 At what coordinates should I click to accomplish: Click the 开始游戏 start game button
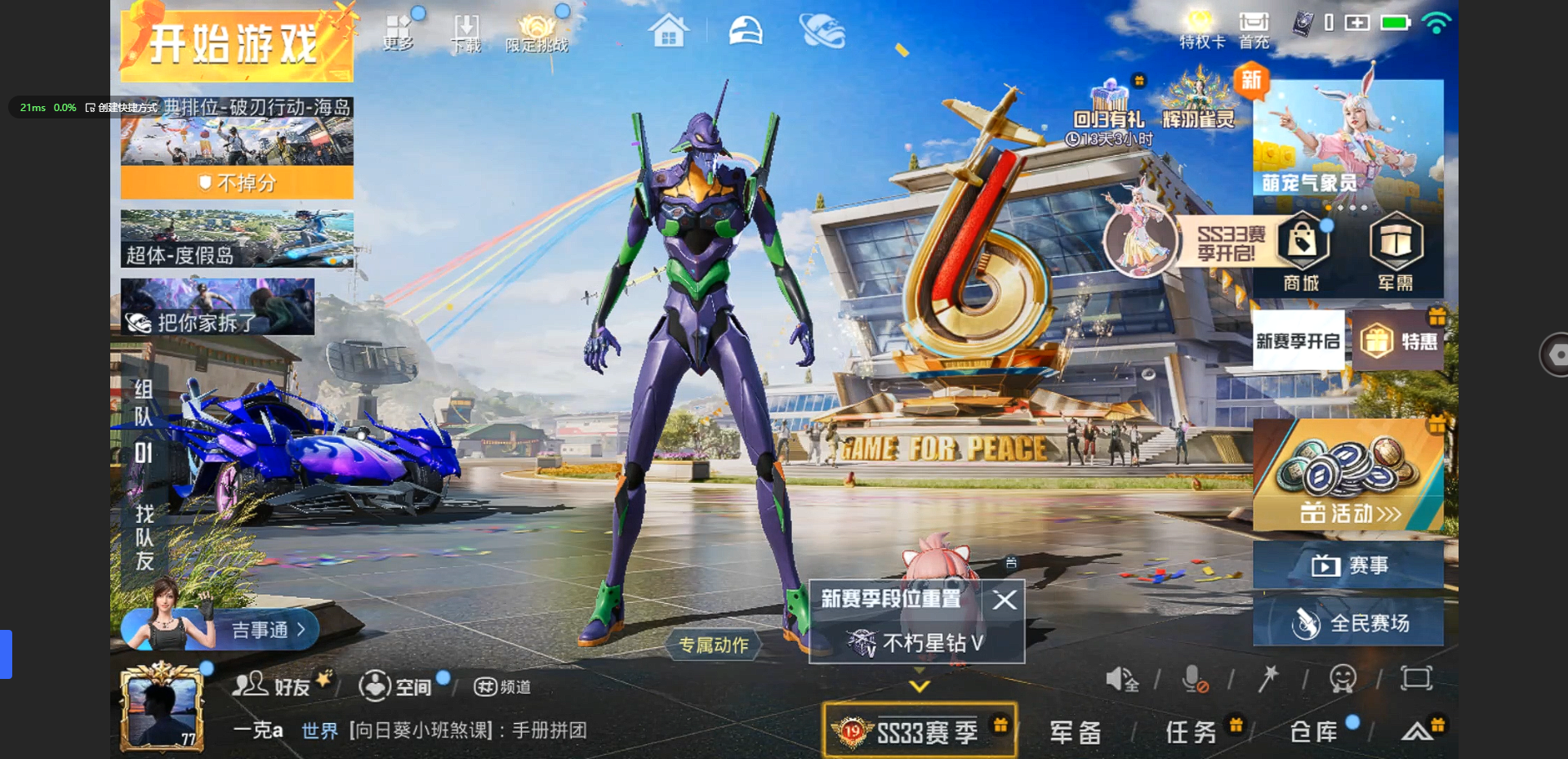(x=236, y=43)
